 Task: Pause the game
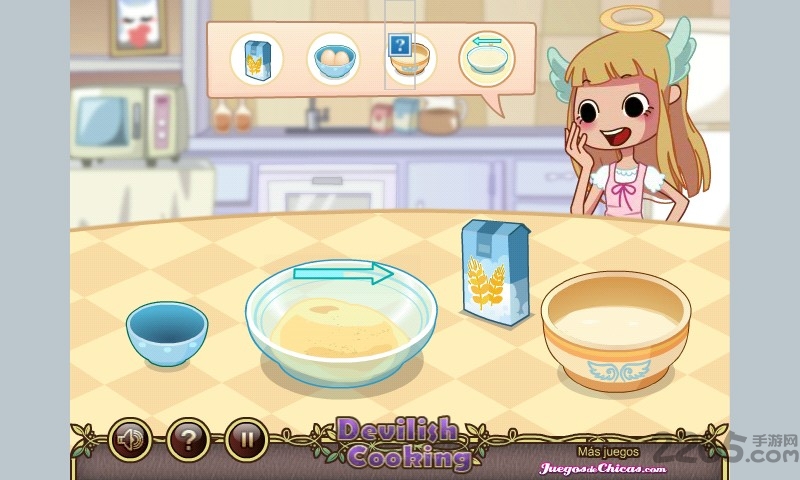245,438
